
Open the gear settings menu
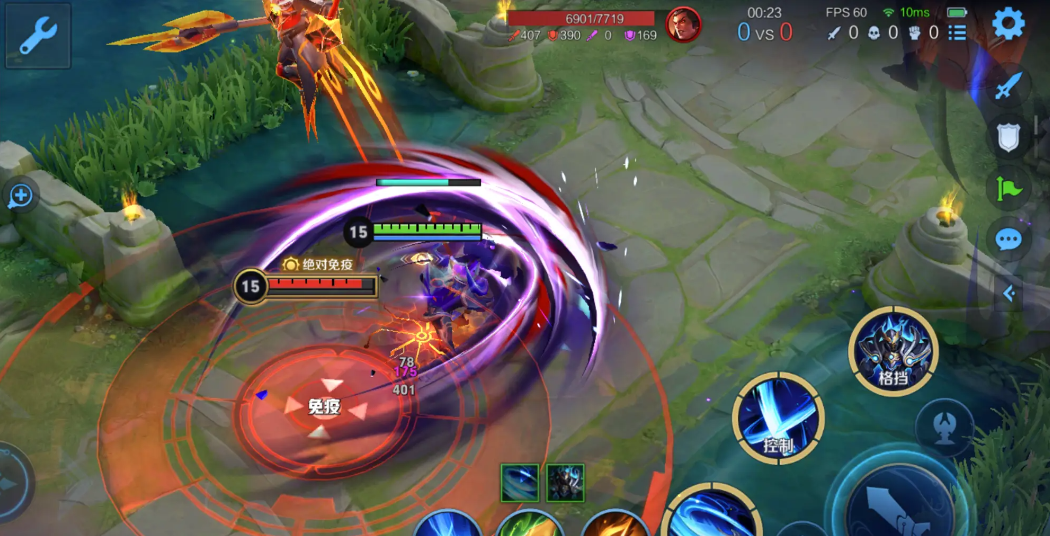(x=1008, y=24)
